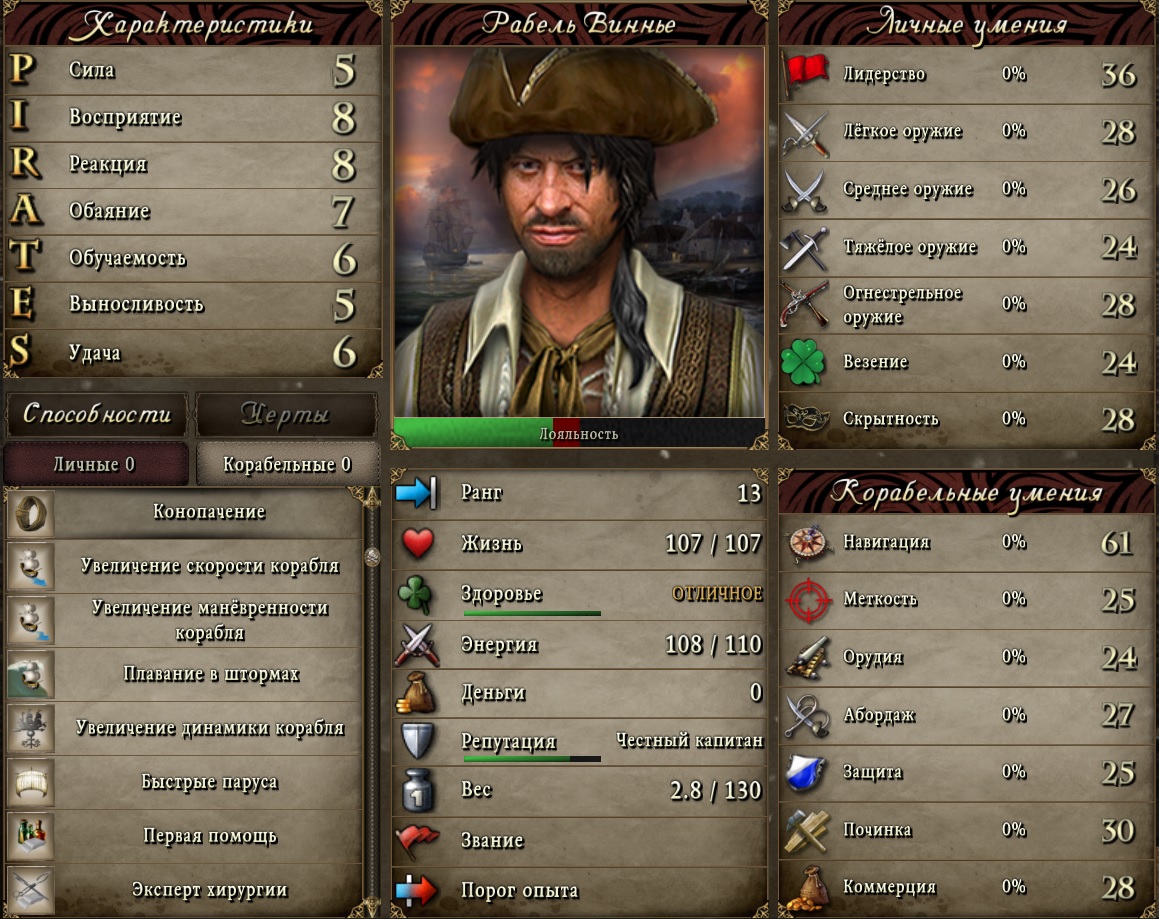Viewport: 1159px width, 919px height.
Task: Show the Корабельные 0 abilities list
Action: (x=287, y=465)
